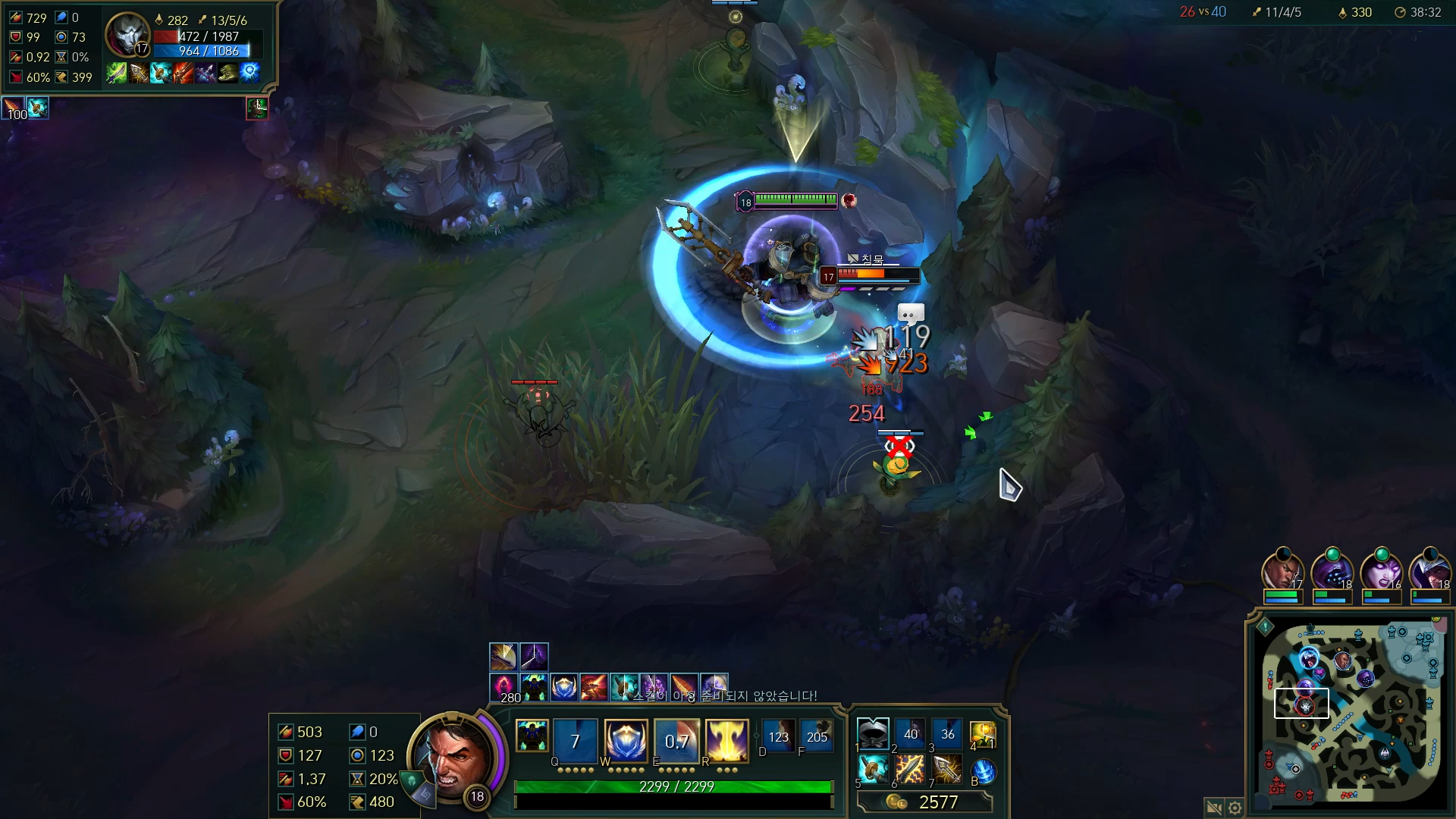Open the settings gear beside the minimap
This screenshot has width=1456, height=819.
click(1235, 808)
